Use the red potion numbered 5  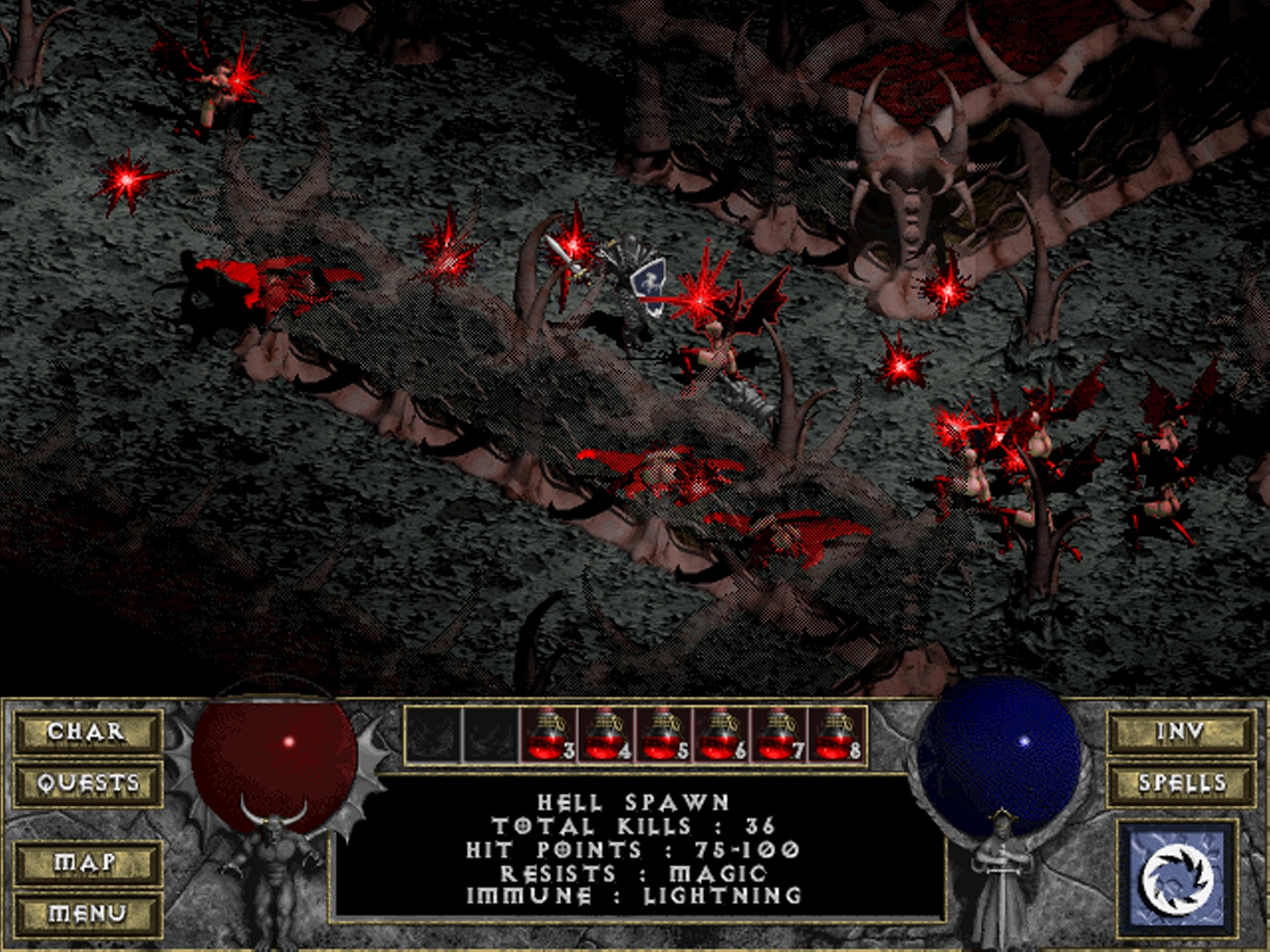pyautogui.click(x=662, y=734)
